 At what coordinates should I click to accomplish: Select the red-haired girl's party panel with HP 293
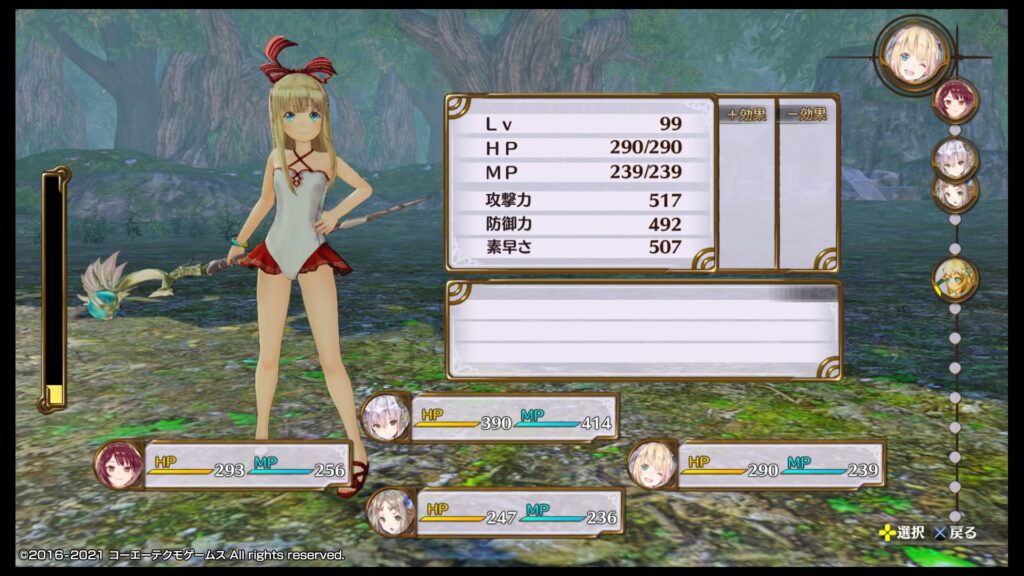point(224,465)
